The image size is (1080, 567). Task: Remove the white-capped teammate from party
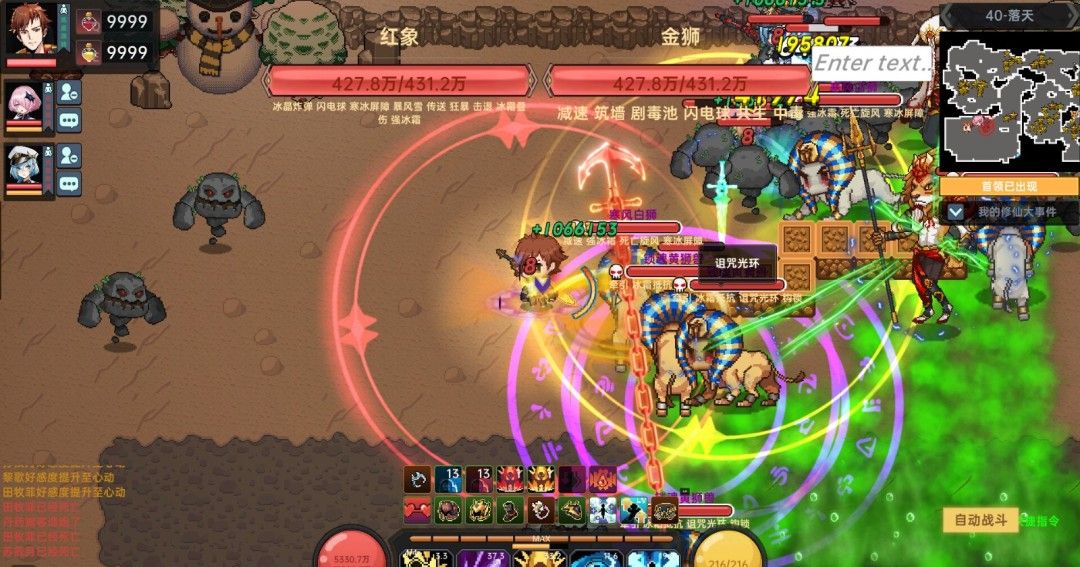pyautogui.click(x=68, y=155)
